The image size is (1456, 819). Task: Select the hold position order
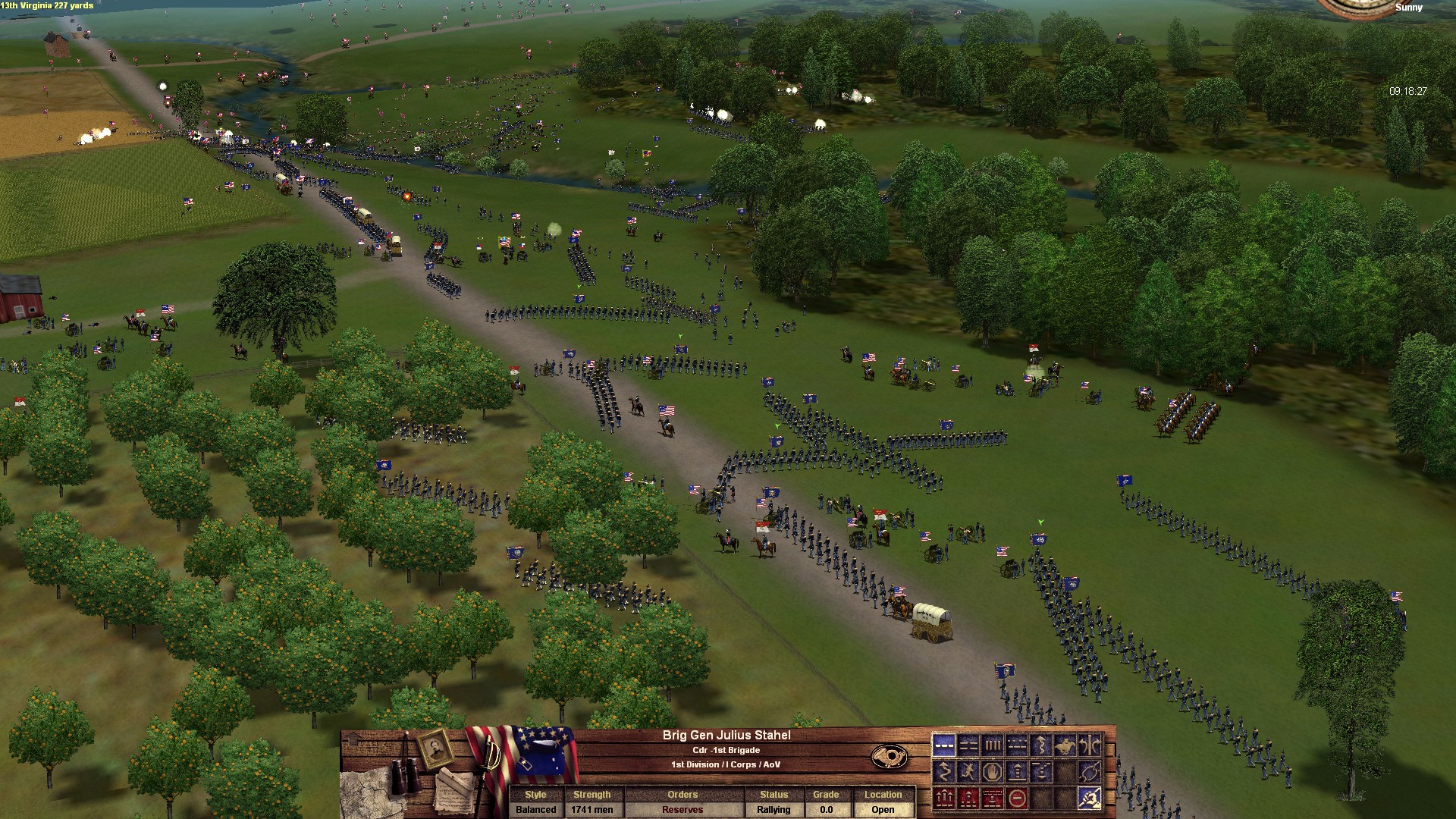tap(1016, 773)
